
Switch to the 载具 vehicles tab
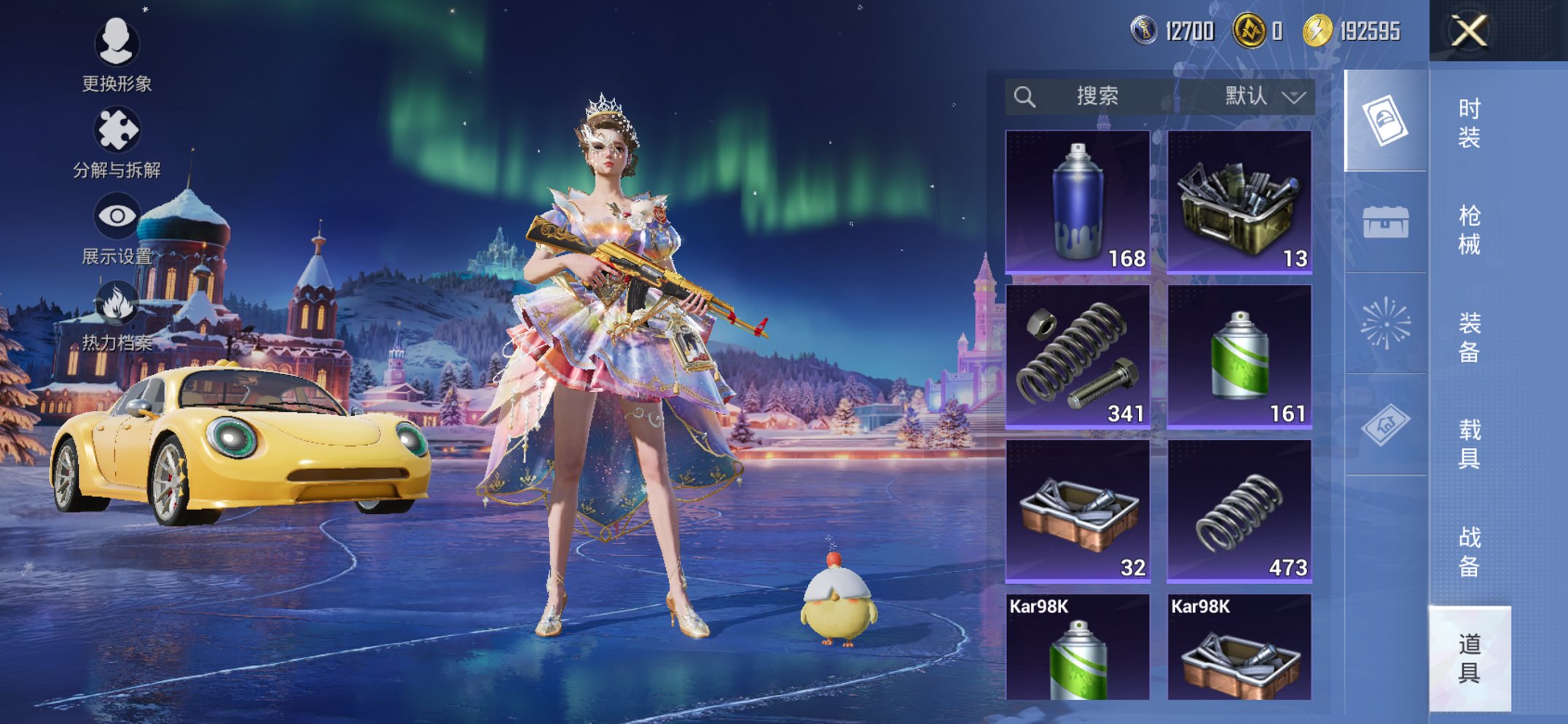pos(1469,444)
